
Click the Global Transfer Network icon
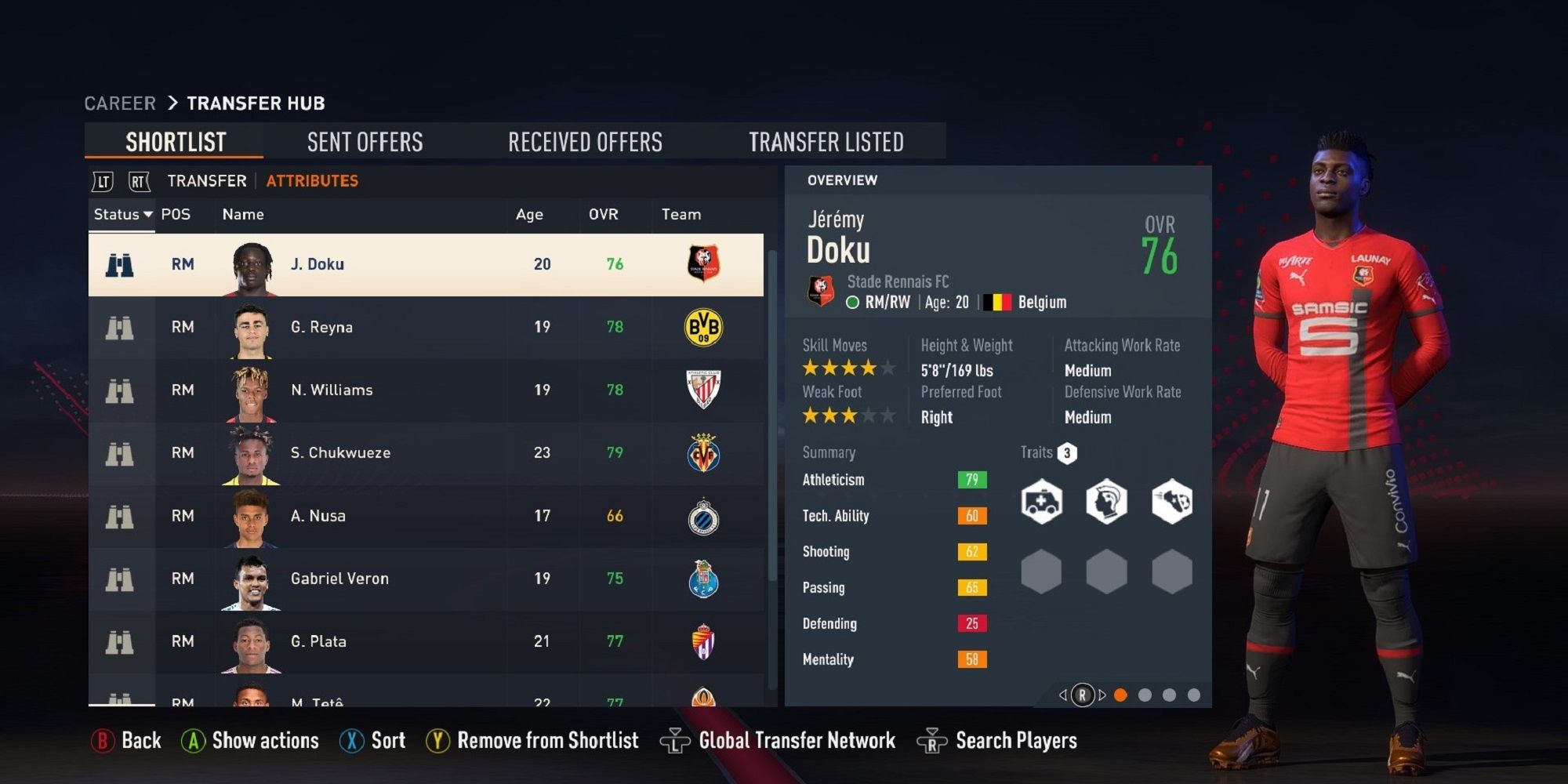[675, 739]
